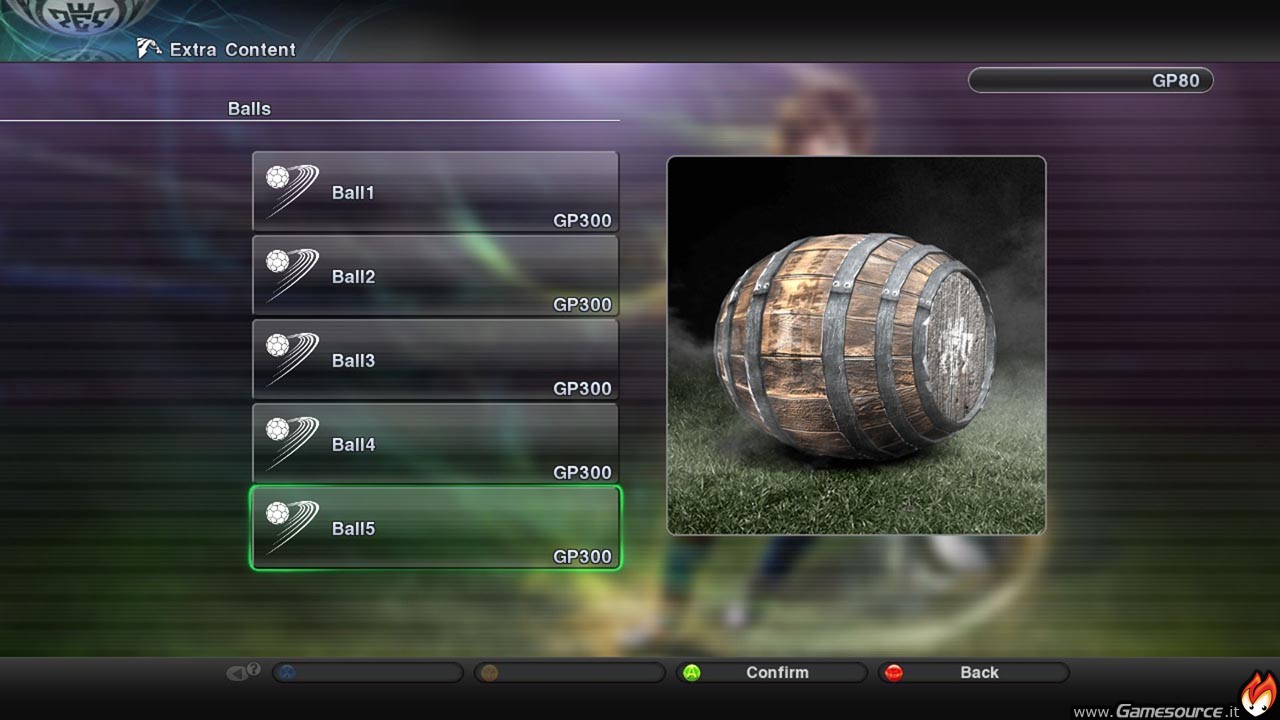The width and height of the screenshot is (1280, 720).
Task: Choose the Ball2 entry
Action: [435, 276]
